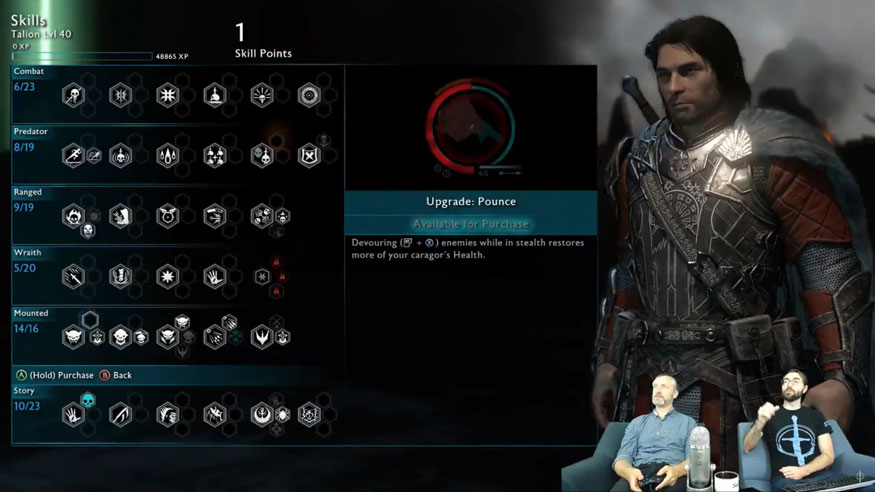The width and height of the screenshot is (875, 492).
Task: Pick the hooded face Story skill
Action: (167, 413)
